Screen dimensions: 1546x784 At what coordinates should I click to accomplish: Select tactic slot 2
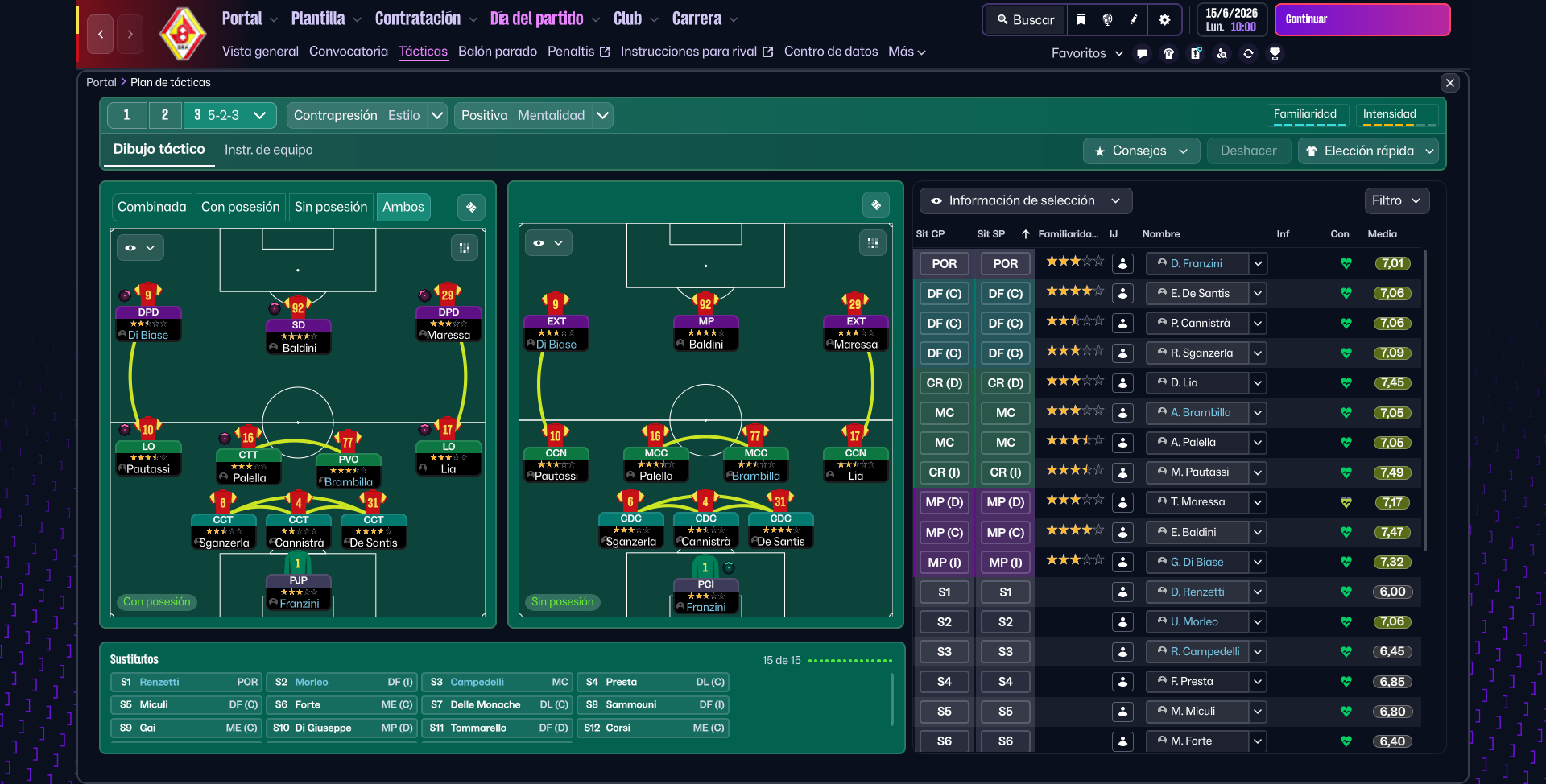tap(165, 115)
